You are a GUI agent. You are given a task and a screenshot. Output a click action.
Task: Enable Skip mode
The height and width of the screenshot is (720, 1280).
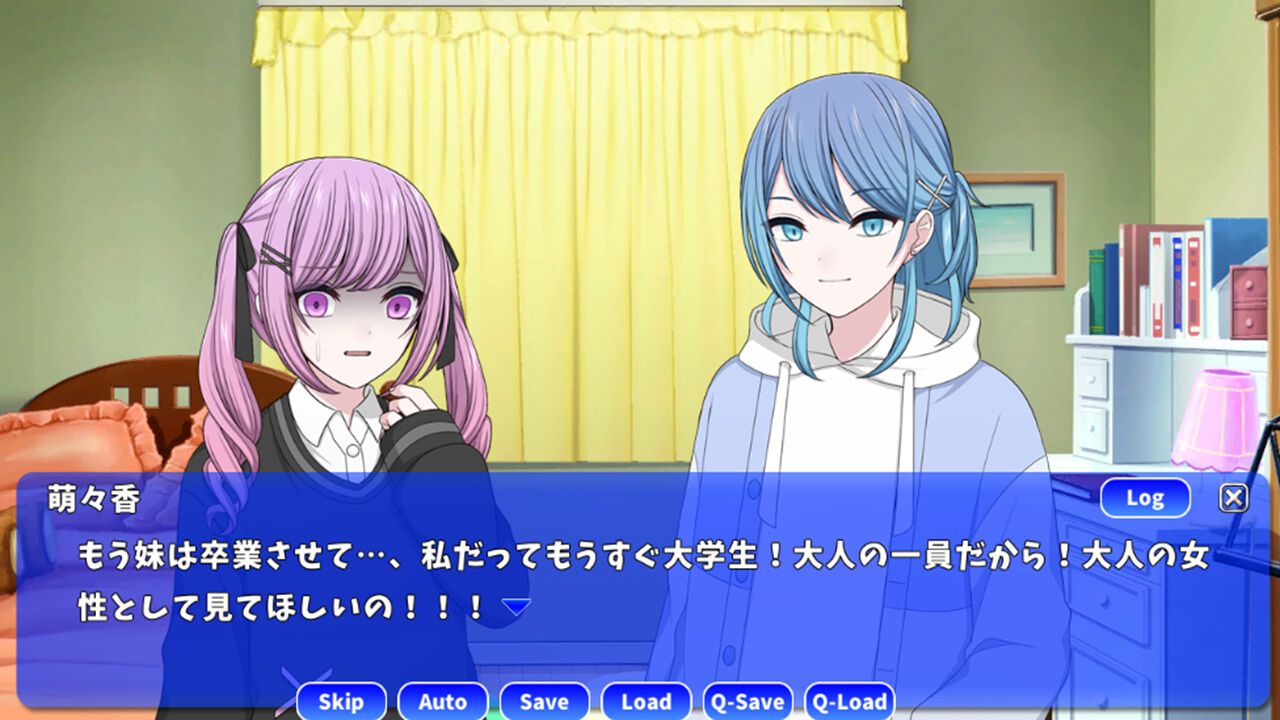pyautogui.click(x=342, y=701)
